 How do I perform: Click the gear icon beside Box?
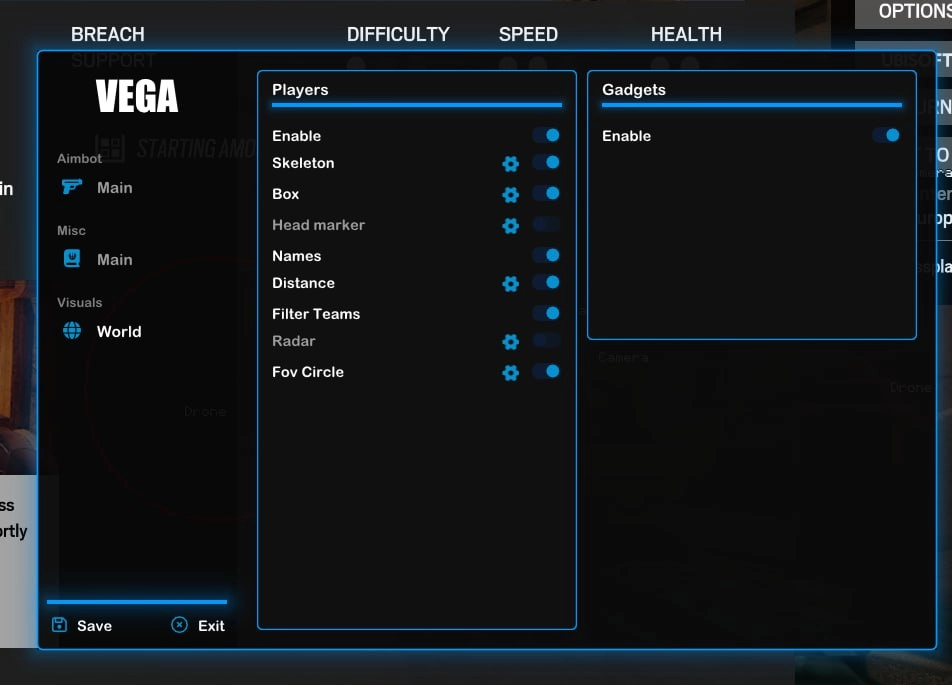click(x=511, y=195)
